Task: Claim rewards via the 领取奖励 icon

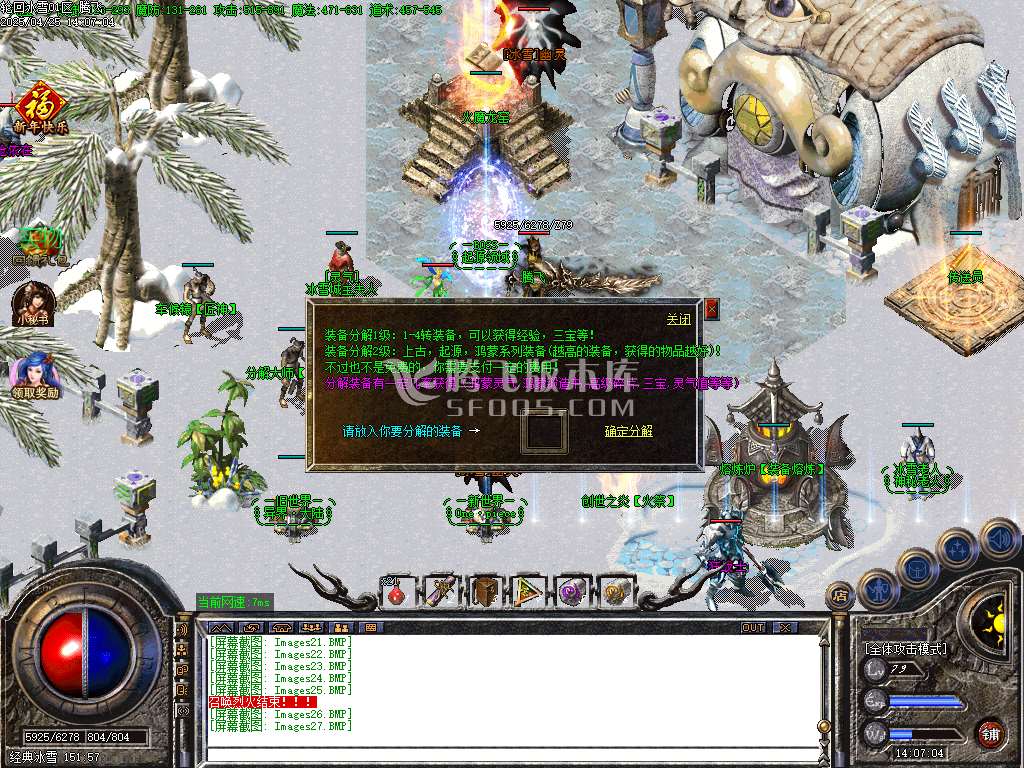Action: [x=35, y=373]
